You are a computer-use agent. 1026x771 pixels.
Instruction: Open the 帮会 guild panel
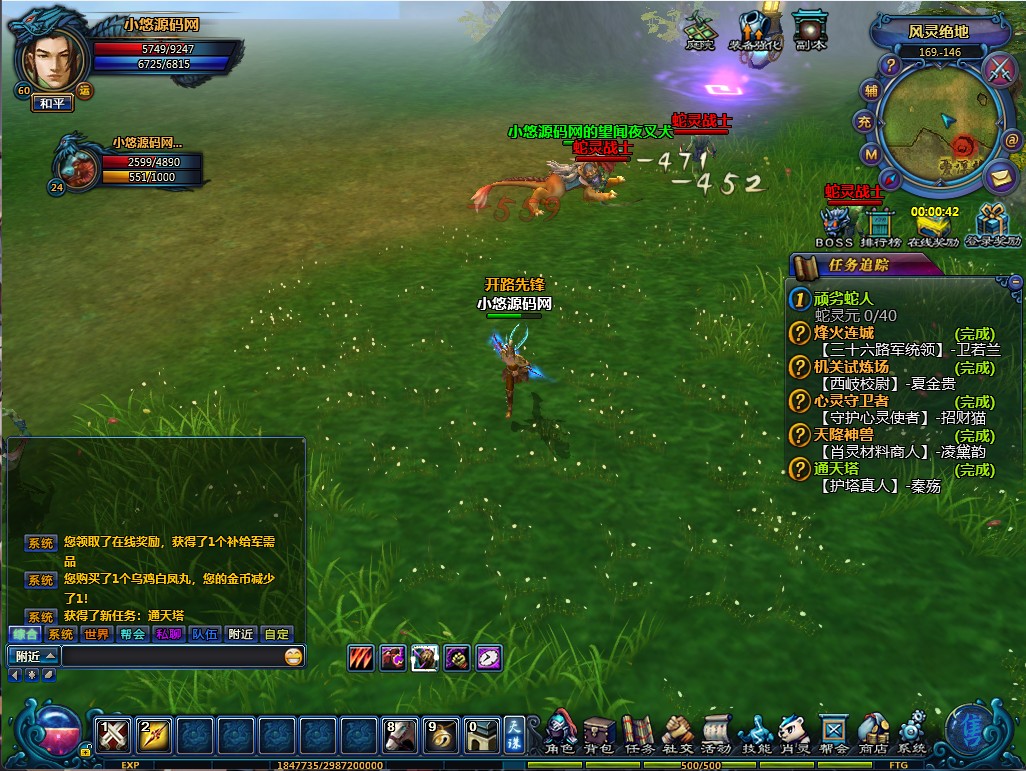click(x=833, y=734)
